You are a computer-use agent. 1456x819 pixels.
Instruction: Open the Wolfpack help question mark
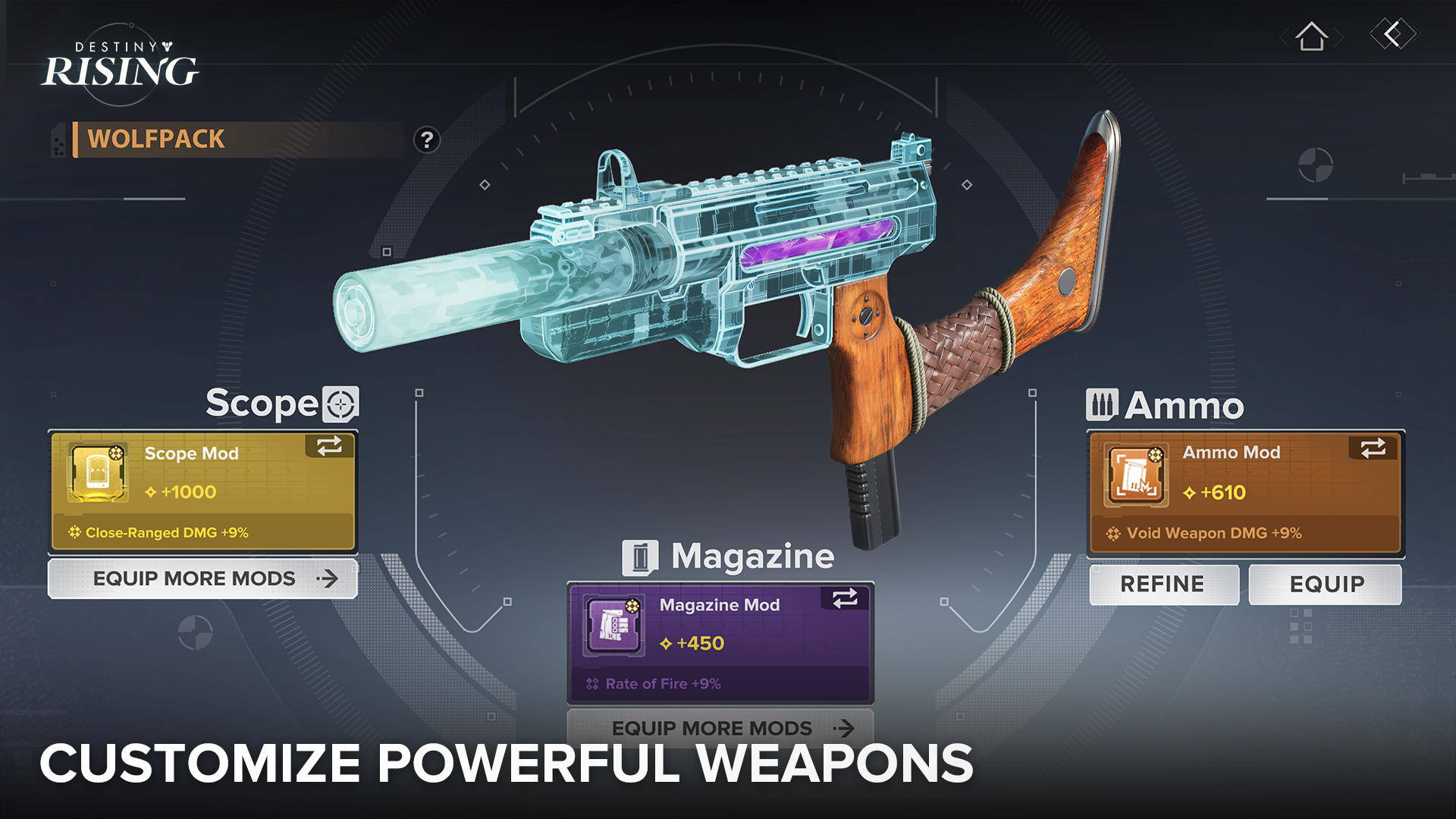[427, 139]
